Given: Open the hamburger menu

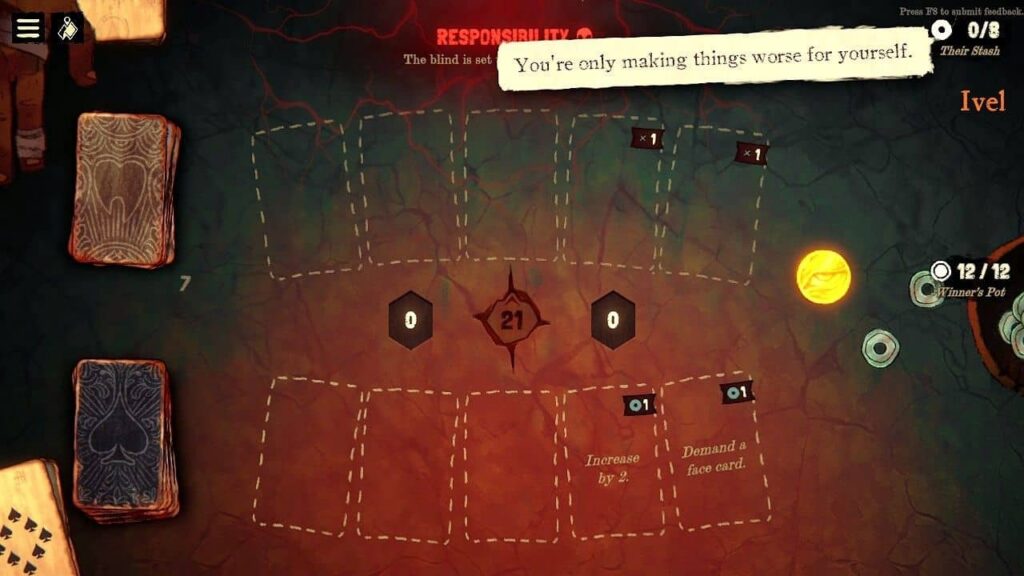Looking at the screenshot, I should [28, 27].
